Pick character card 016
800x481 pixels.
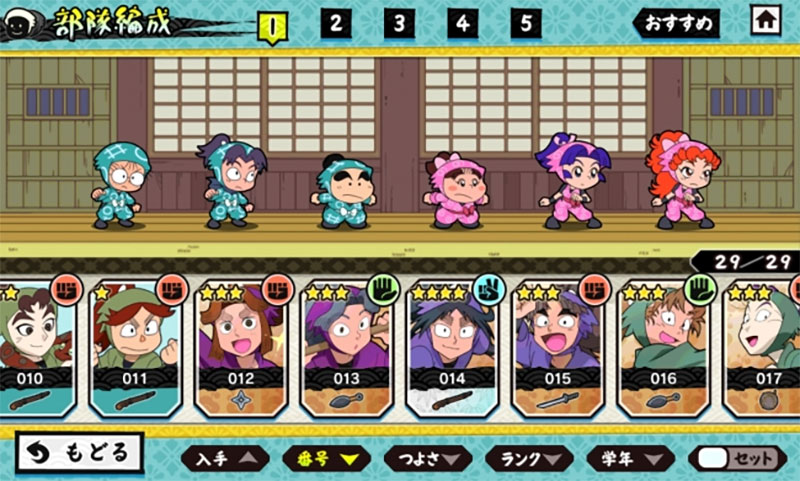point(663,350)
